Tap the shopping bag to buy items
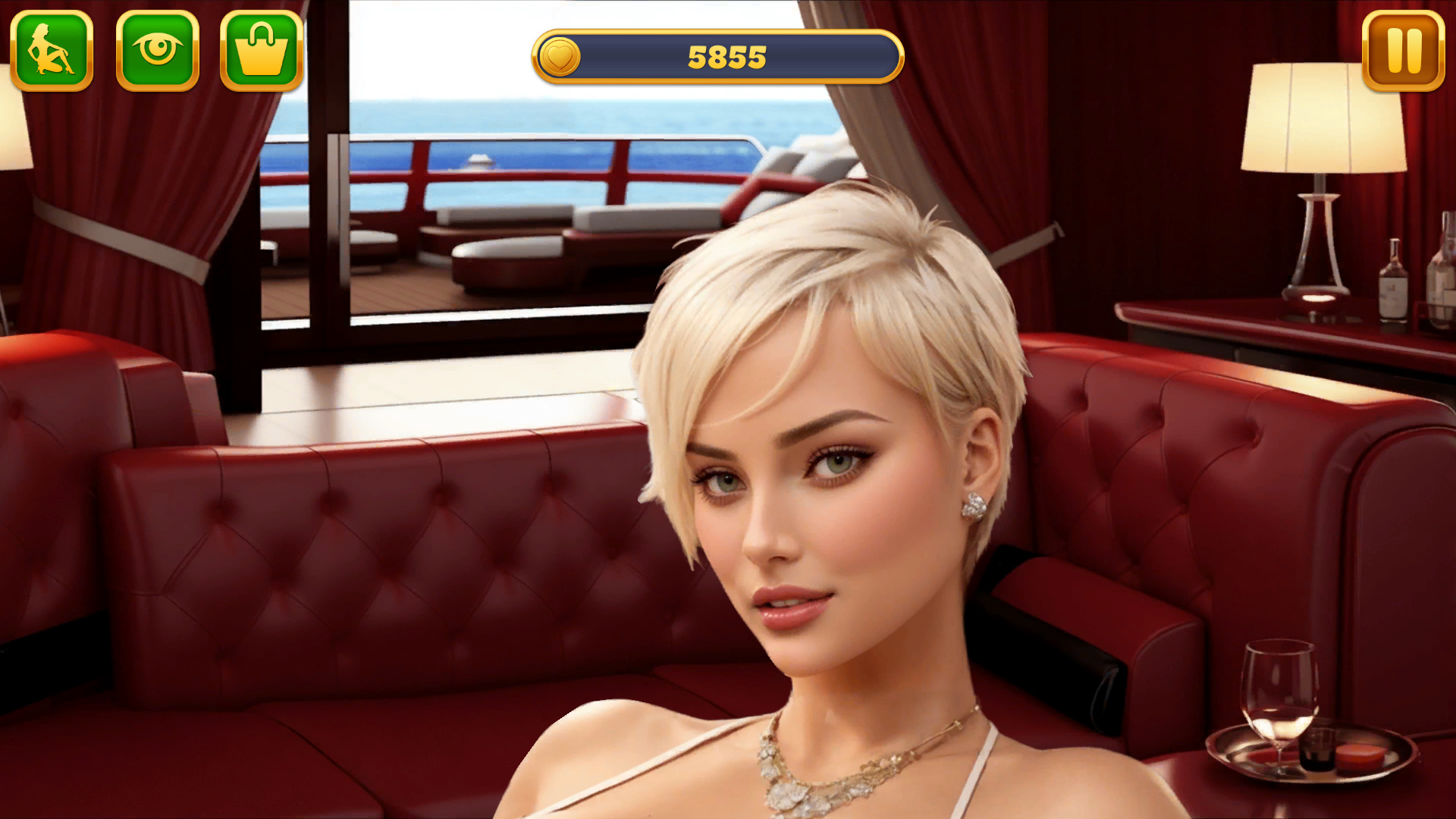The width and height of the screenshot is (1456, 819). 261,50
